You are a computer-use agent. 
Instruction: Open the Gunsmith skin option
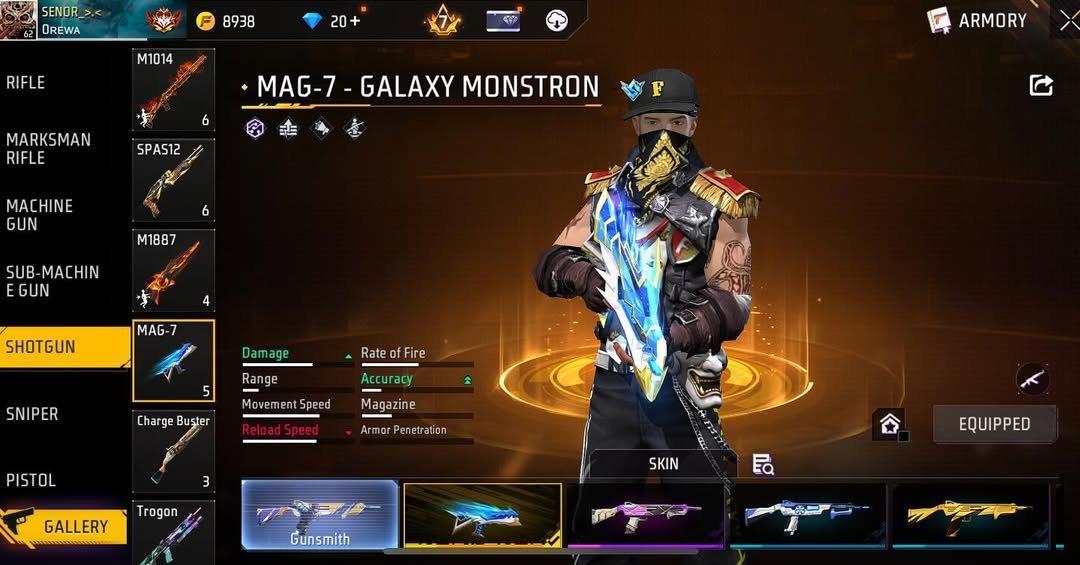coord(320,515)
